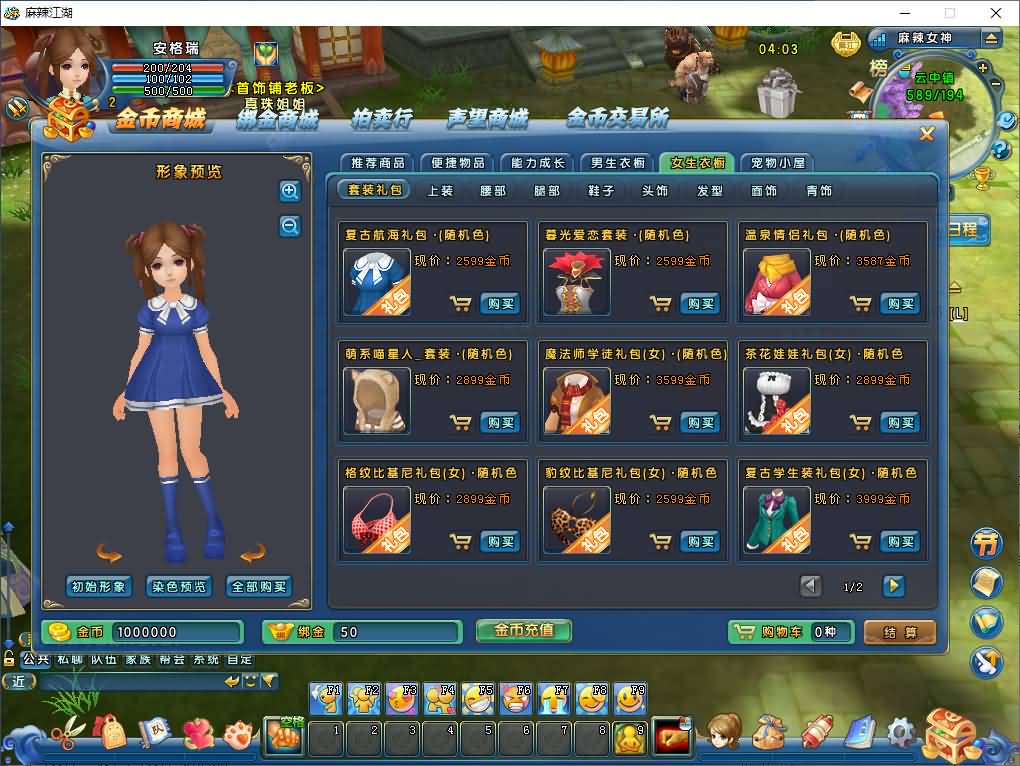Viewport: 1020px width, 766px height.
Task: Open the 购物车 shopping cart
Action: tap(790, 632)
